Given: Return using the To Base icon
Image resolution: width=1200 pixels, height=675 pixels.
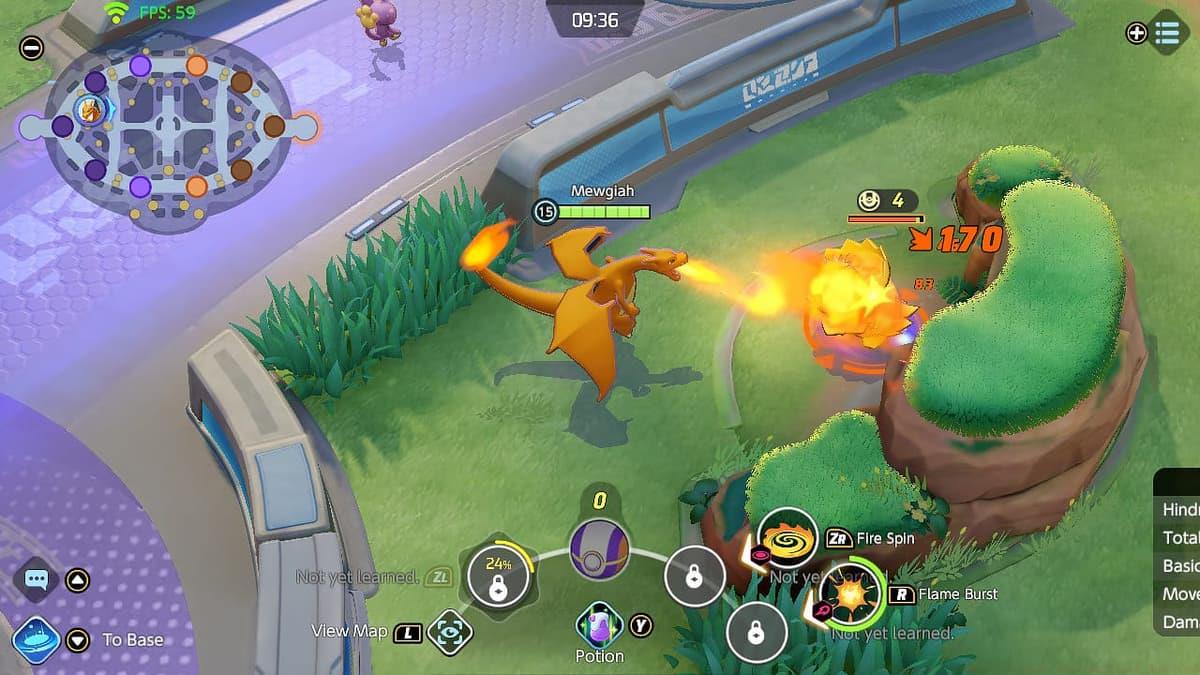Looking at the screenshot, I should pyautogui.click(x=36, y=639).
